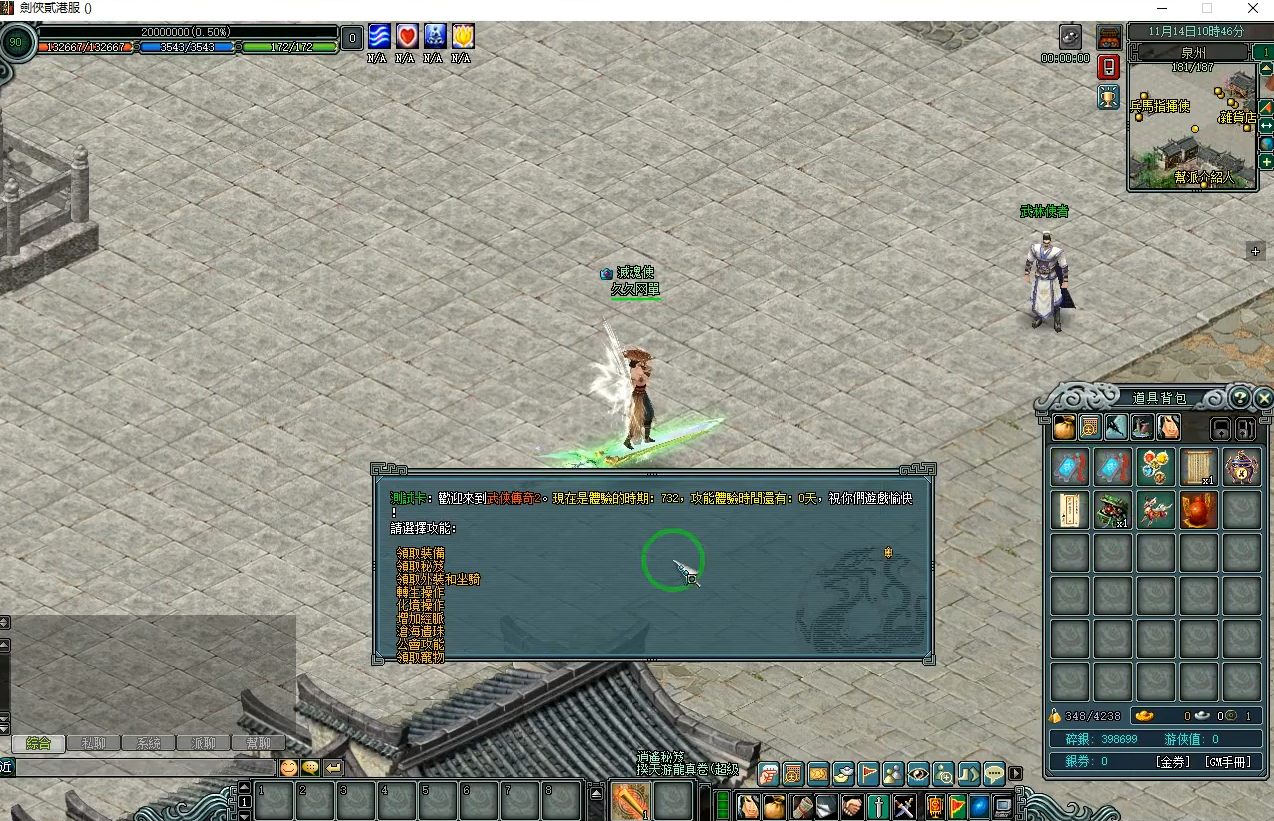Screen dimensions: 1274x821
Task: Click the eye icon in the bottom toolbar
Action: coord(918,773)
